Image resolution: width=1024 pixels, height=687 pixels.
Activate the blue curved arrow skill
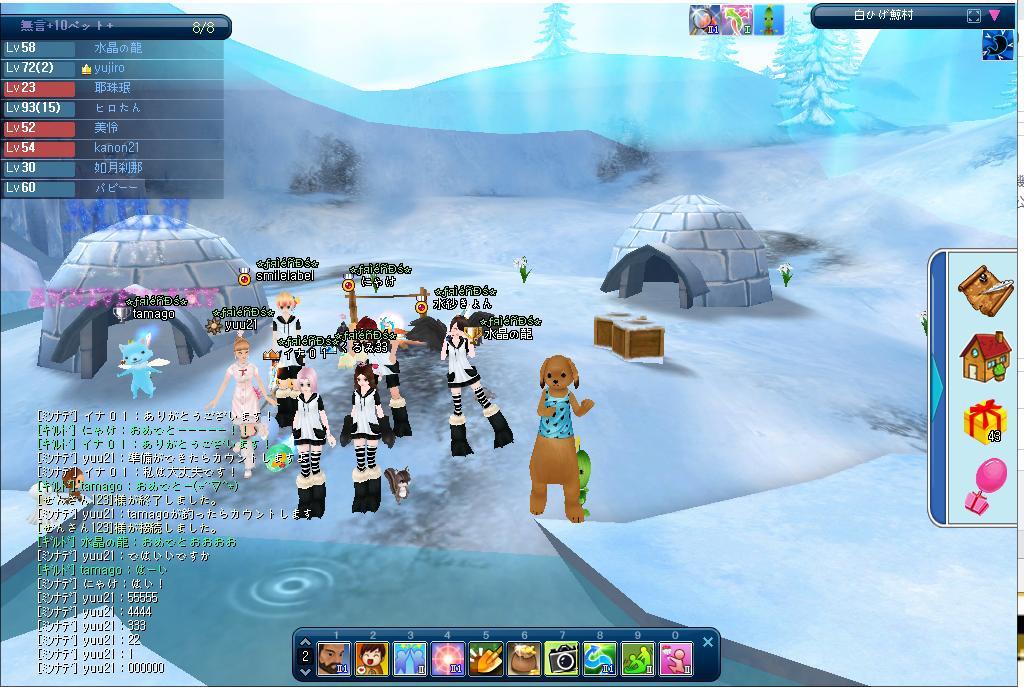pyautogui.click(x=600, y=659)
